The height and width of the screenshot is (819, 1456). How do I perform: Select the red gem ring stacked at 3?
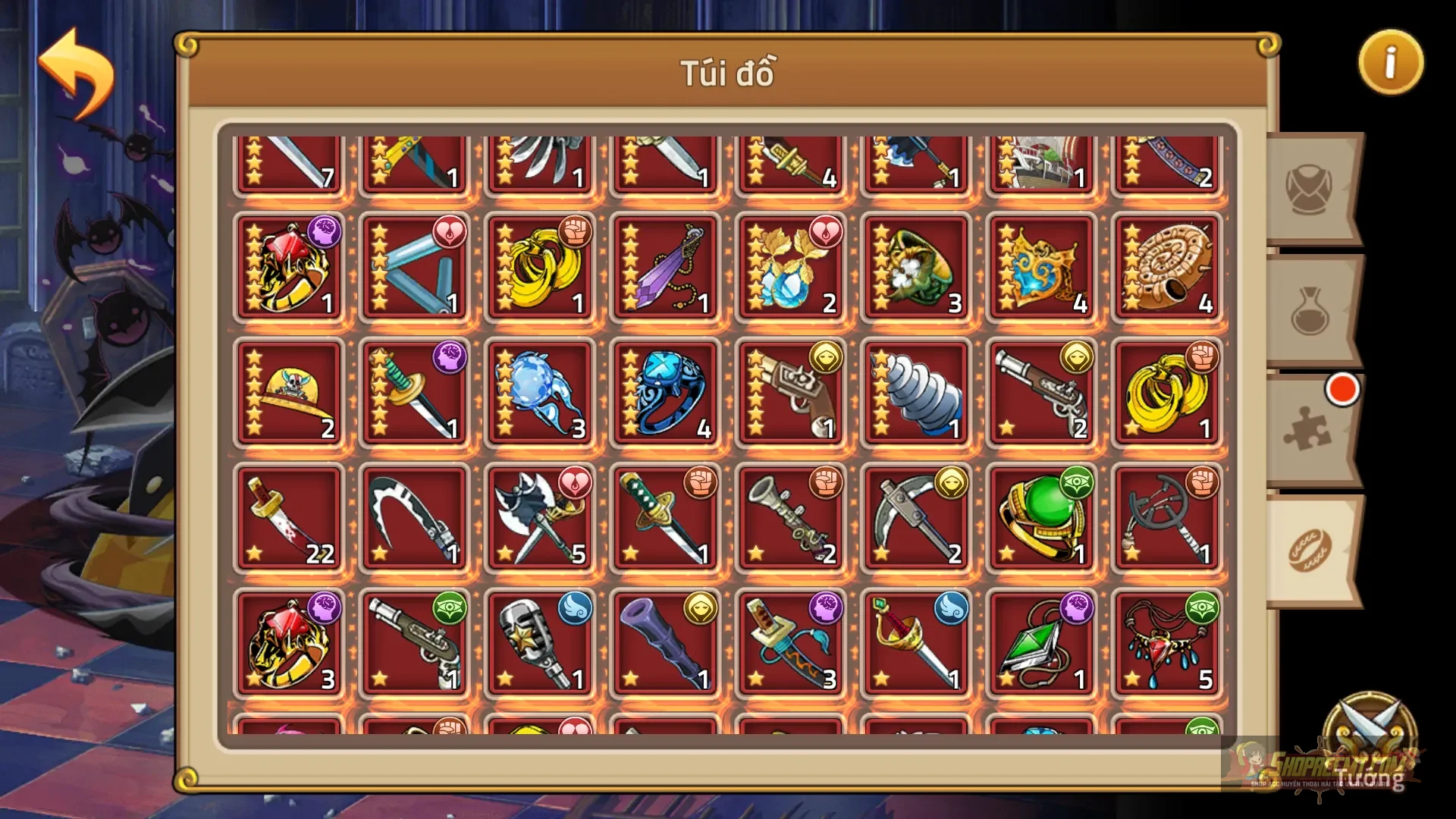288,645
